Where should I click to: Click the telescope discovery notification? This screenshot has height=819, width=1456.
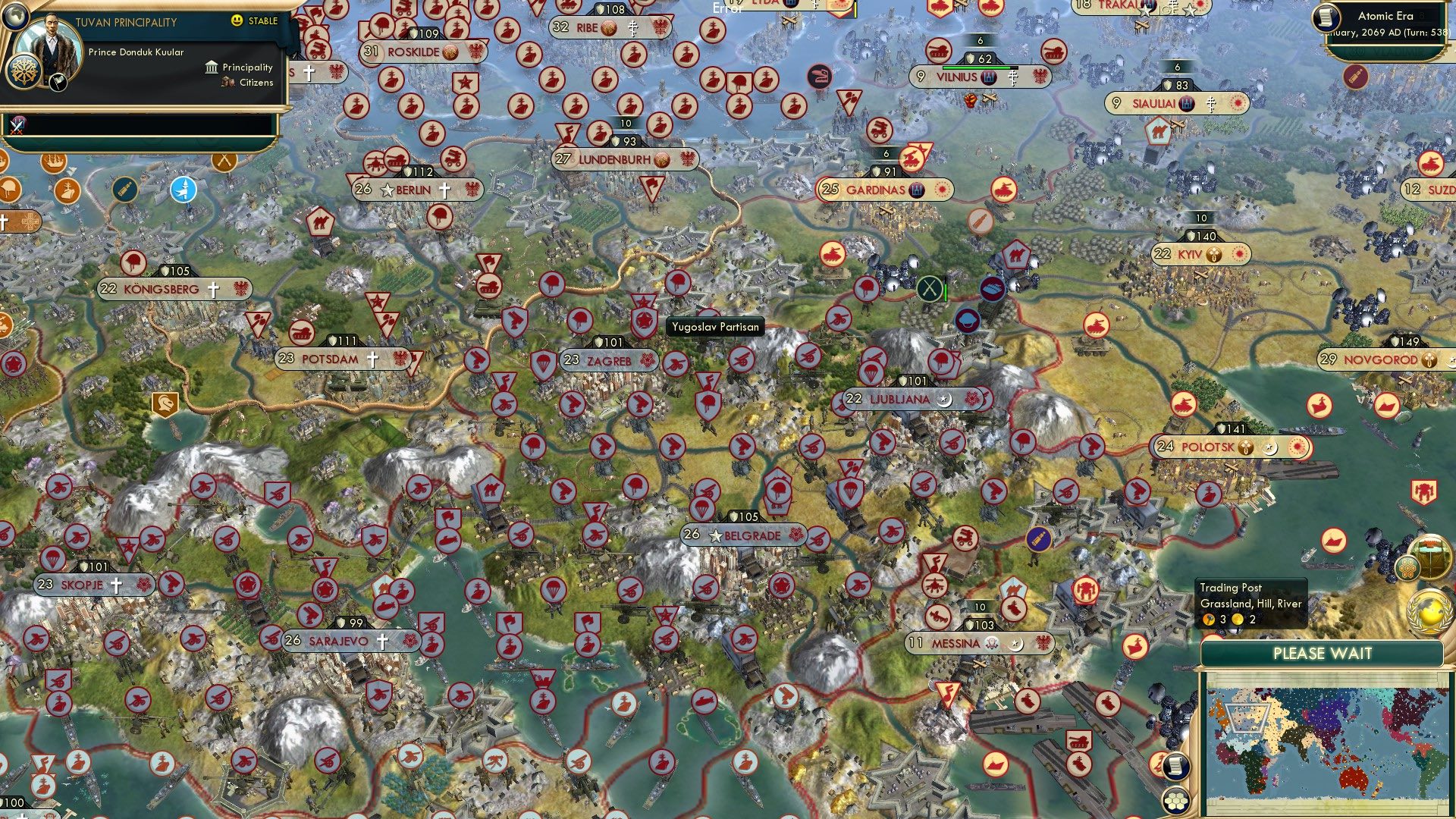(x=125, y=190)
